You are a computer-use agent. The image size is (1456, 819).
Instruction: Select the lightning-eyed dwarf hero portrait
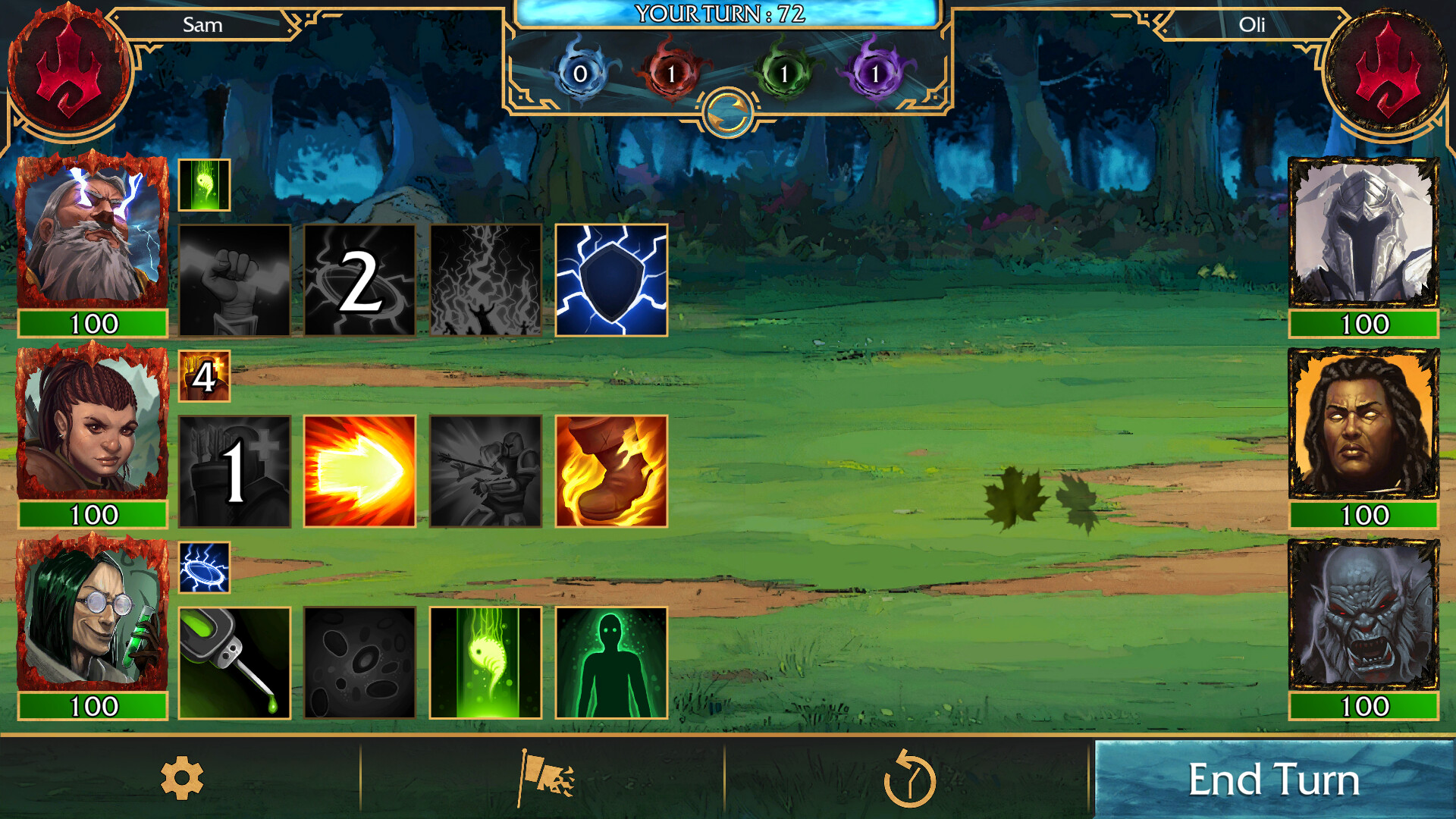tap(91, 231)
